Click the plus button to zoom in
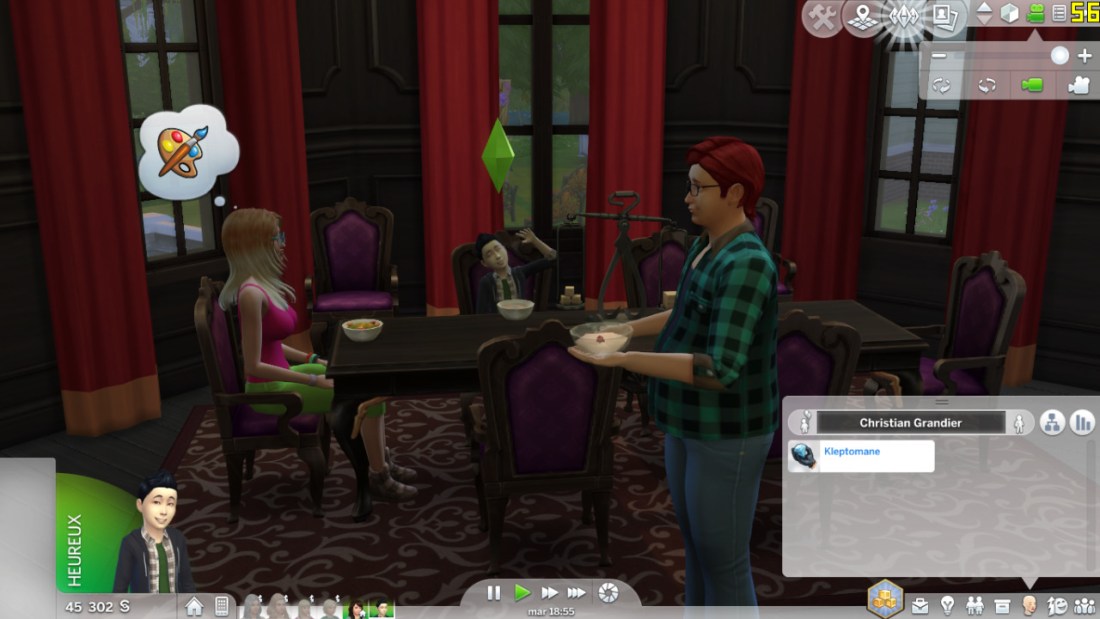 (1085, 56)
